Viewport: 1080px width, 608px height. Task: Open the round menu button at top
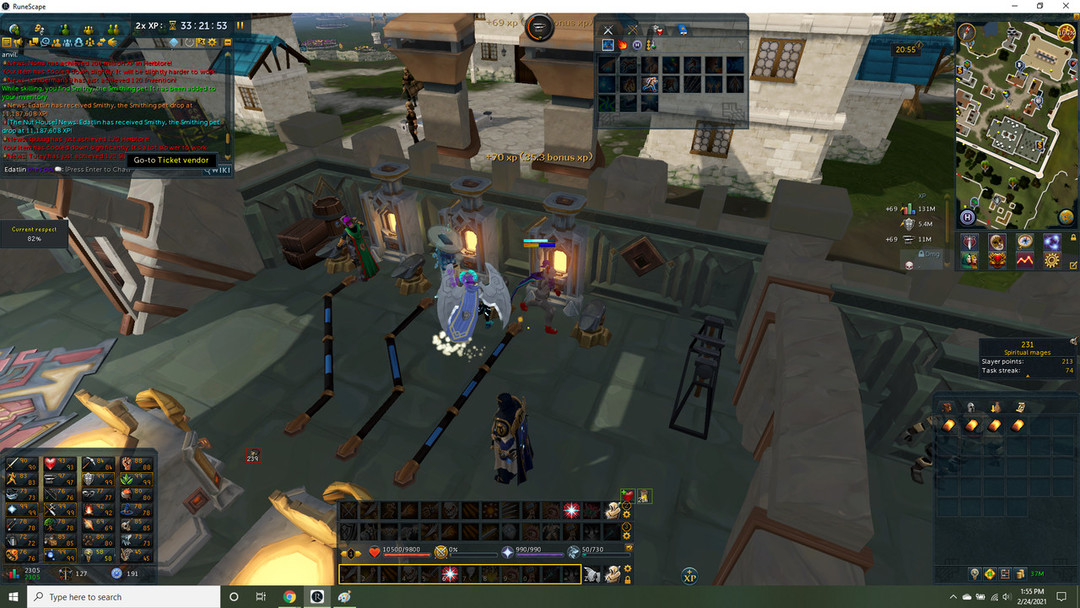(x=539, y=27)
